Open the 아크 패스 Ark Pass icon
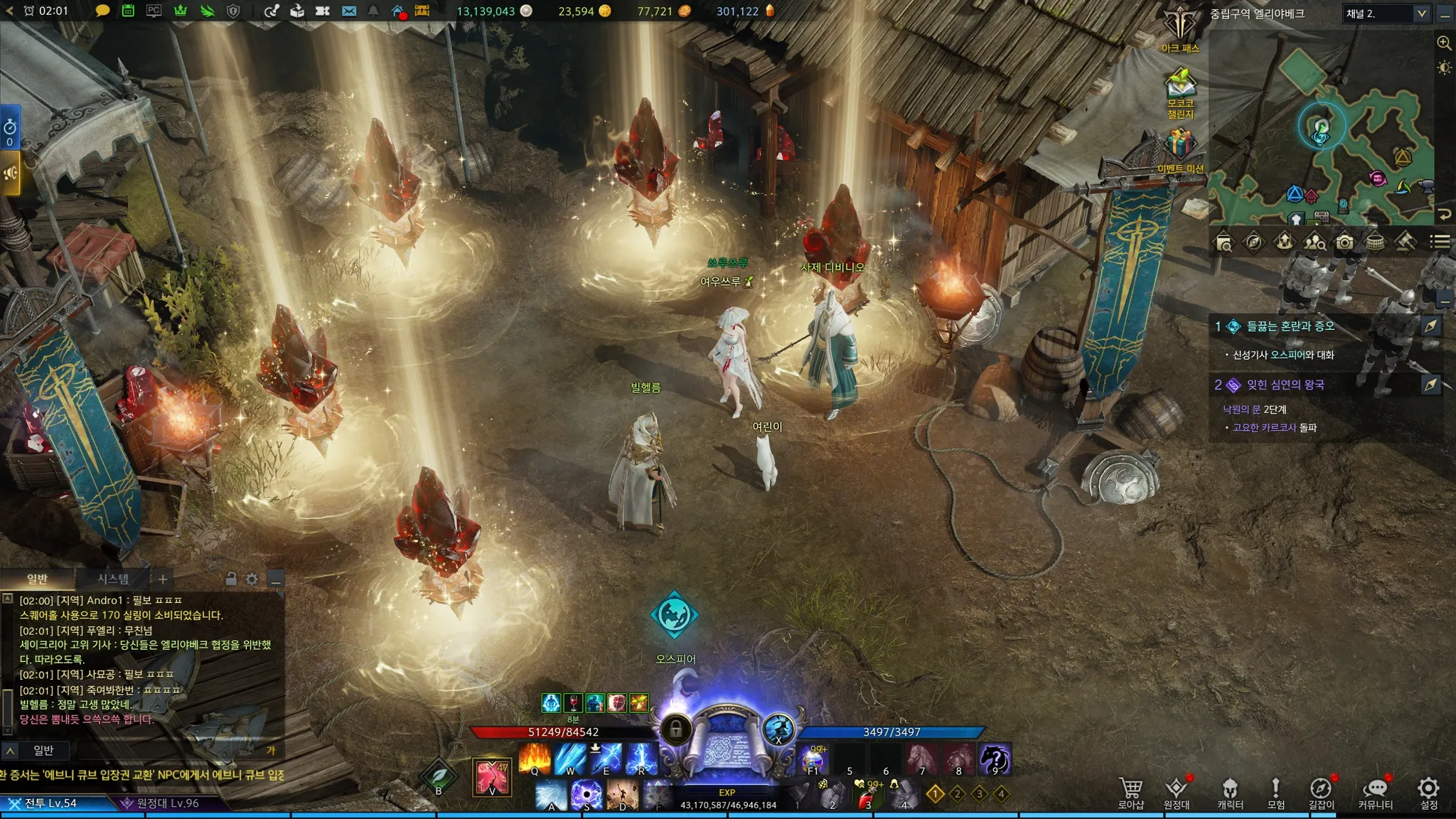The image size is (1456, 819). click(1180, 30)
